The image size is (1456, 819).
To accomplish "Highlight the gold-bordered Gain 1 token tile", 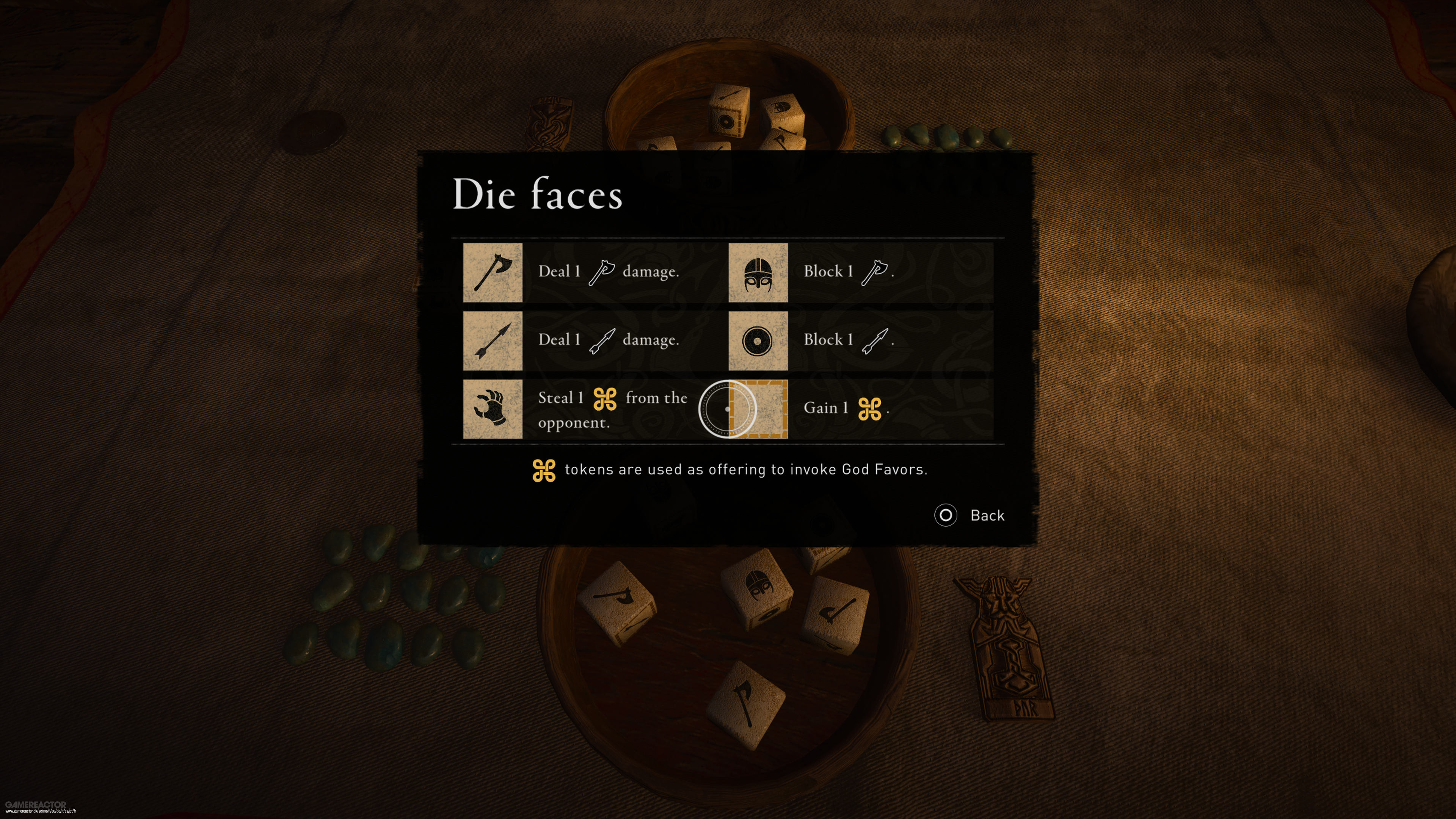I will pos(758,409).
